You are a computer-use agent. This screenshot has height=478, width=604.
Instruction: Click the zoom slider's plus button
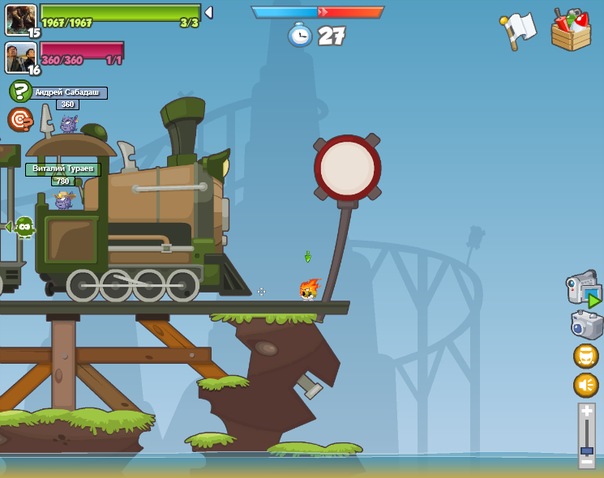587,412
